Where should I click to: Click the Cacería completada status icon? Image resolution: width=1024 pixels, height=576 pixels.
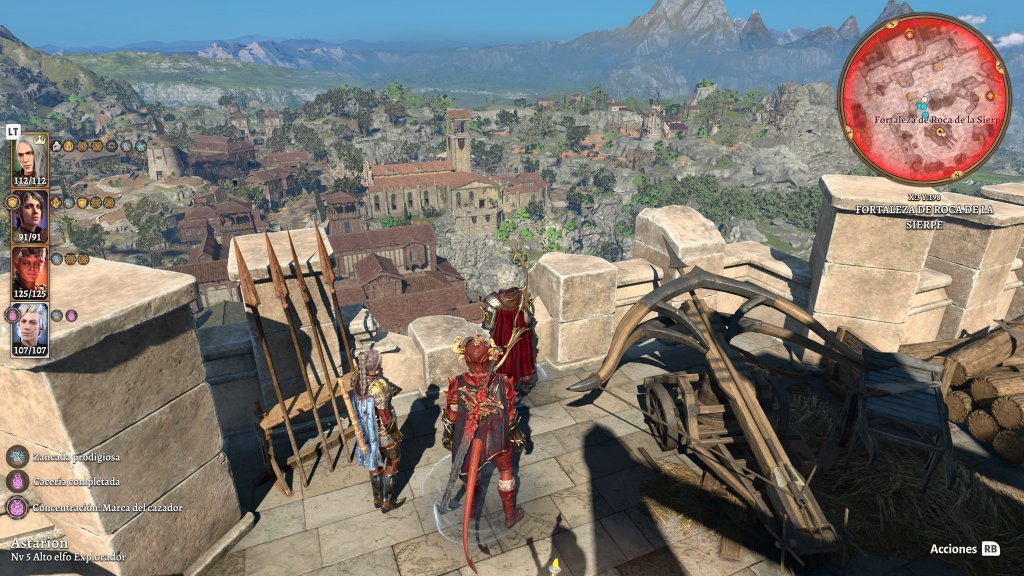pyautogui.click(x=18, y=481)
